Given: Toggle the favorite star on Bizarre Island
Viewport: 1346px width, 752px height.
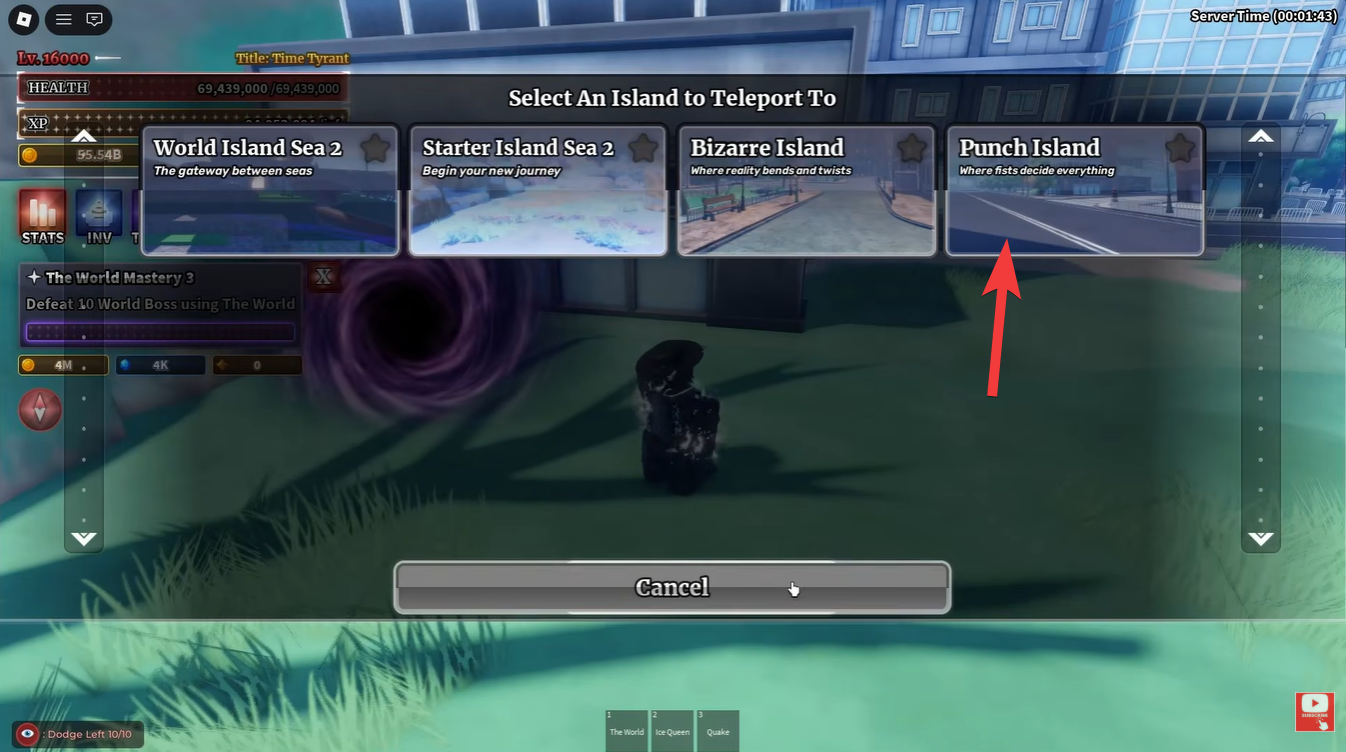Looking at the screenshot, I should 909,147.
